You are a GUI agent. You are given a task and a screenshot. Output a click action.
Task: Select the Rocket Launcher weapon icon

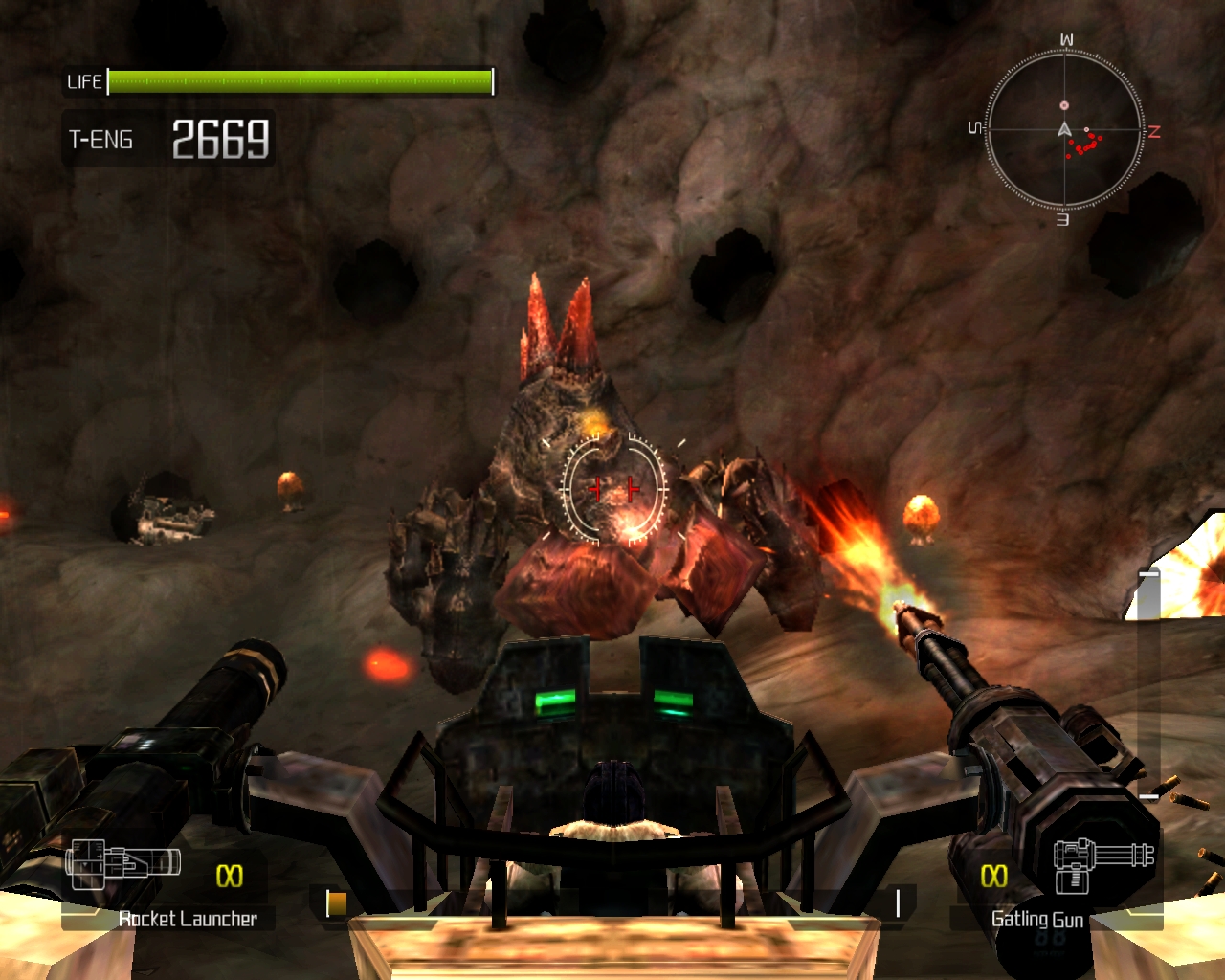(x=122, y=862)
